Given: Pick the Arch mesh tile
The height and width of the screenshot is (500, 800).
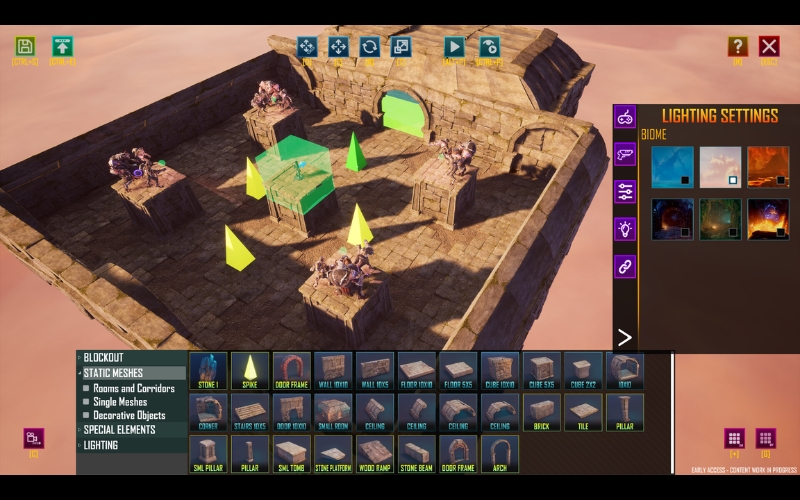Looking at the screenshot, I should [x=500, y=453].
